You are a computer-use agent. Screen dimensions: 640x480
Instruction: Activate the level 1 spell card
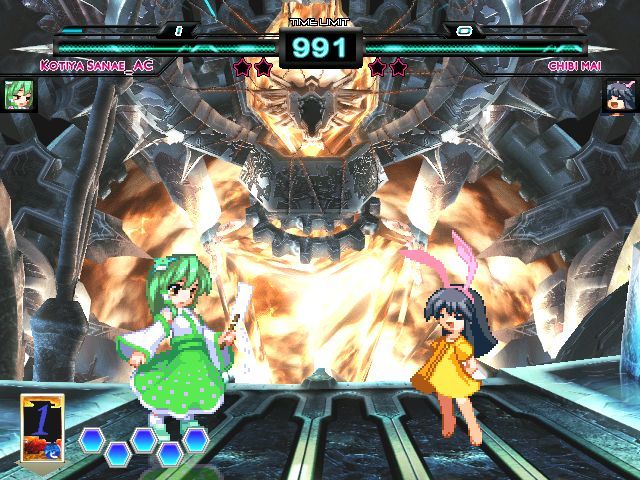[42, 429]
